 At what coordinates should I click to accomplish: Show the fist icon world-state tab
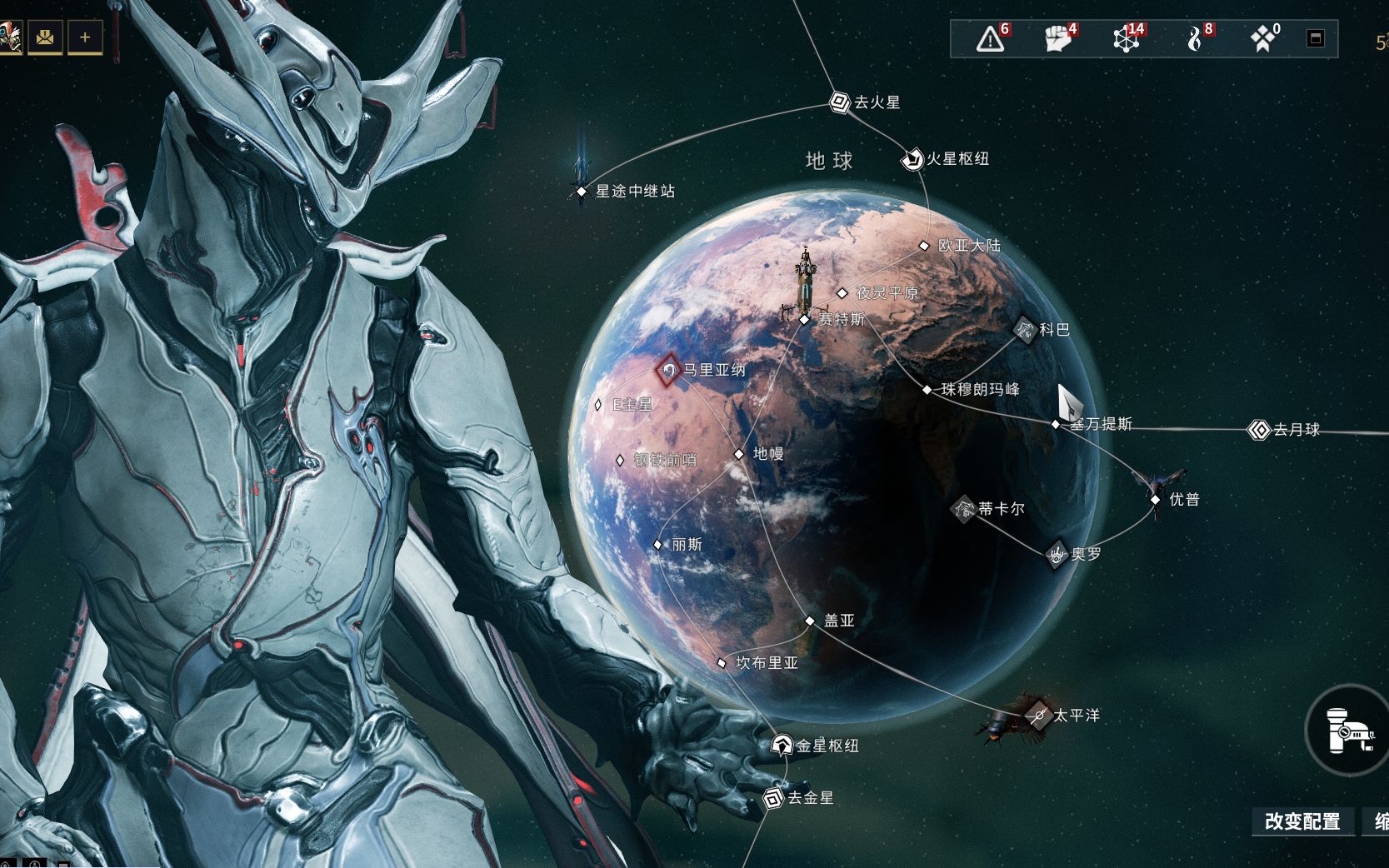point(1058,38)
